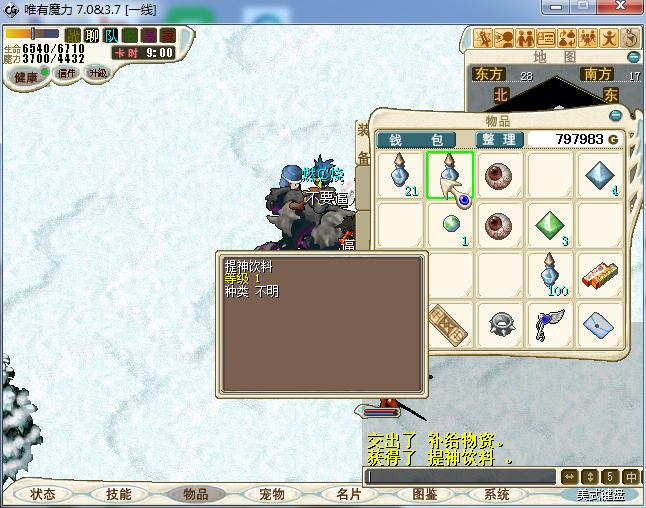The height and width of the screenshot is (508, 646).
Task: Open the 信件 mail button
Action: click(x=67, y=73)
